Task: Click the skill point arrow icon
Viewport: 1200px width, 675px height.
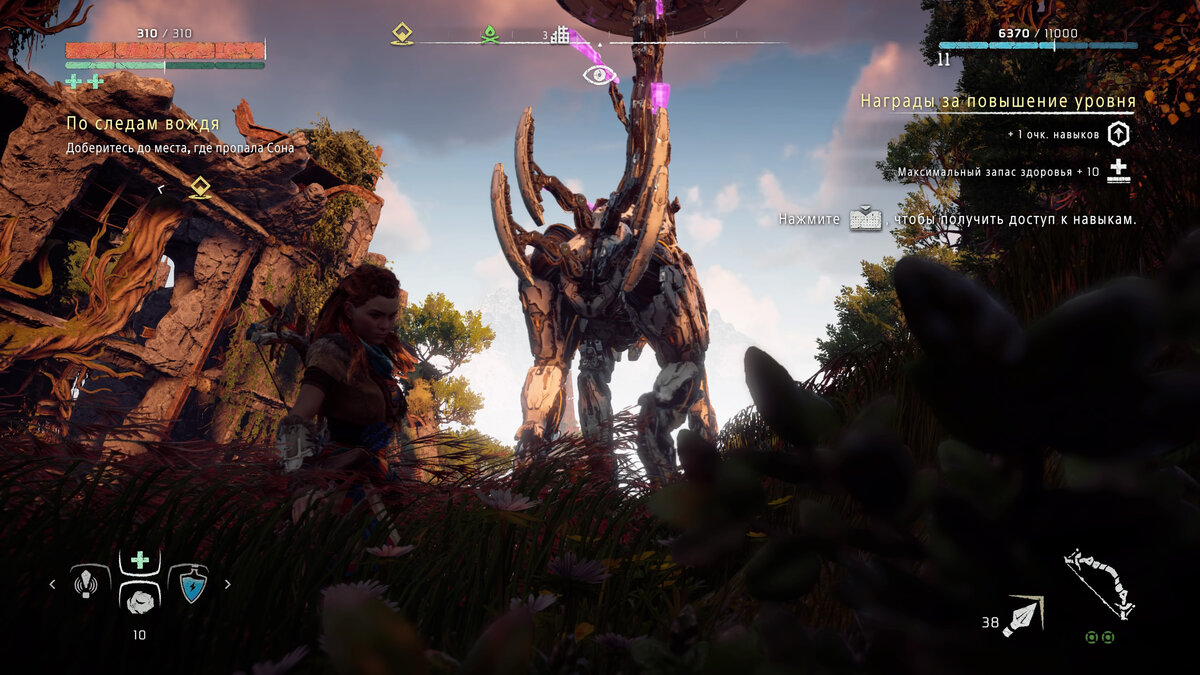Action: point(1118,134)
